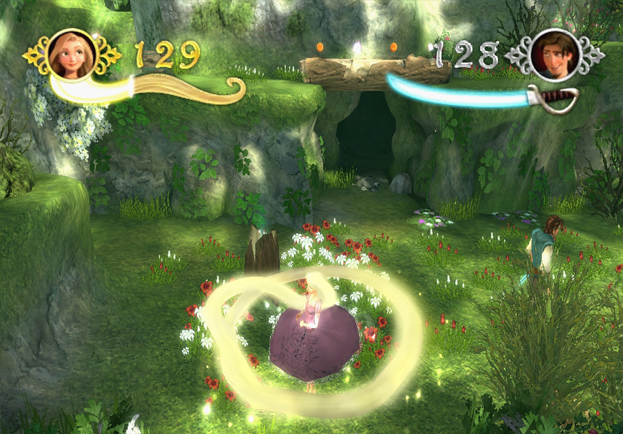This screenshot has height=434, width=623.
Task: Click Flynn Rider's portrait icon
Action: (552, 54)
